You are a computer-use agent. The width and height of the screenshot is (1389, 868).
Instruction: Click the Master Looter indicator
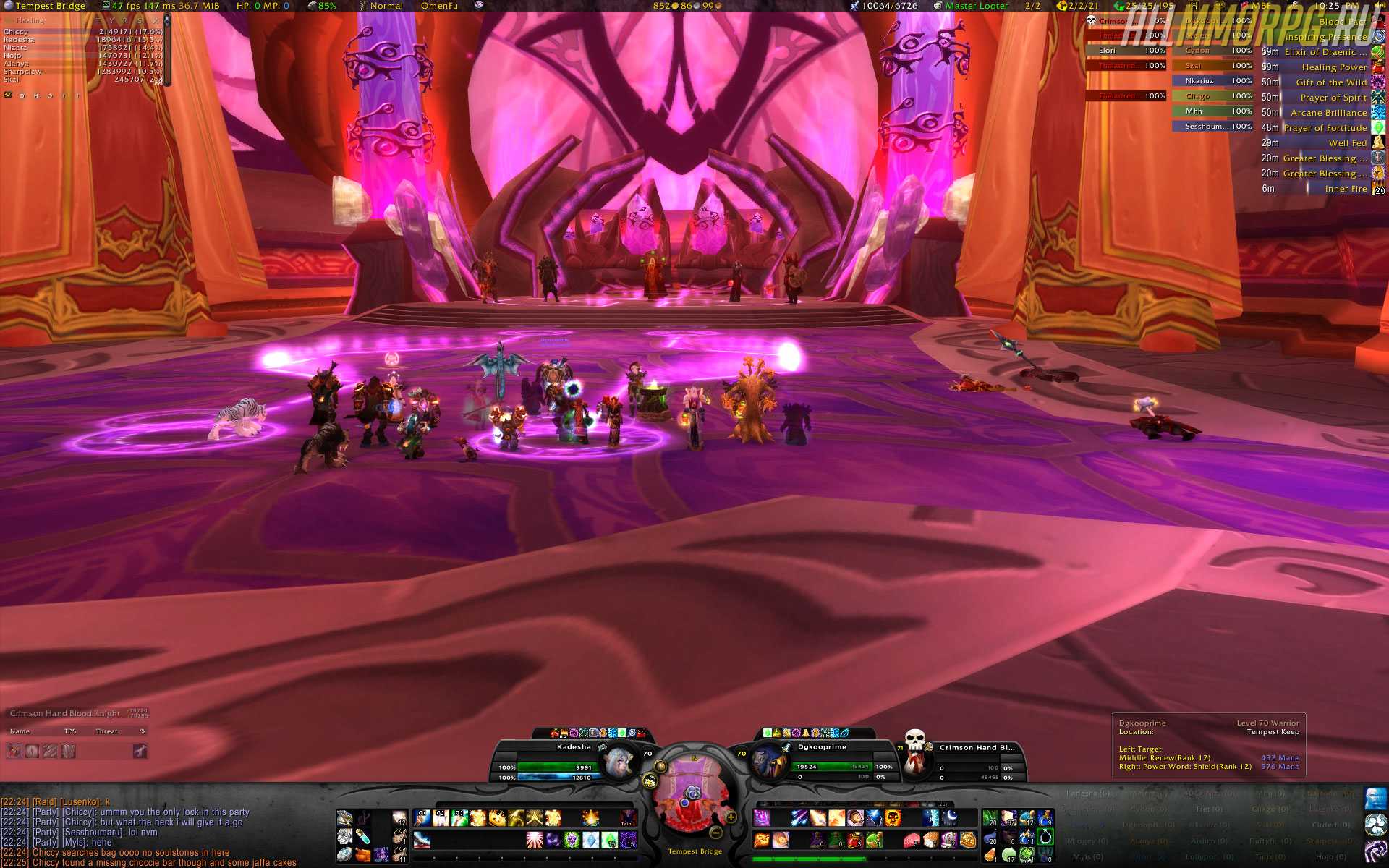(976, 6)
